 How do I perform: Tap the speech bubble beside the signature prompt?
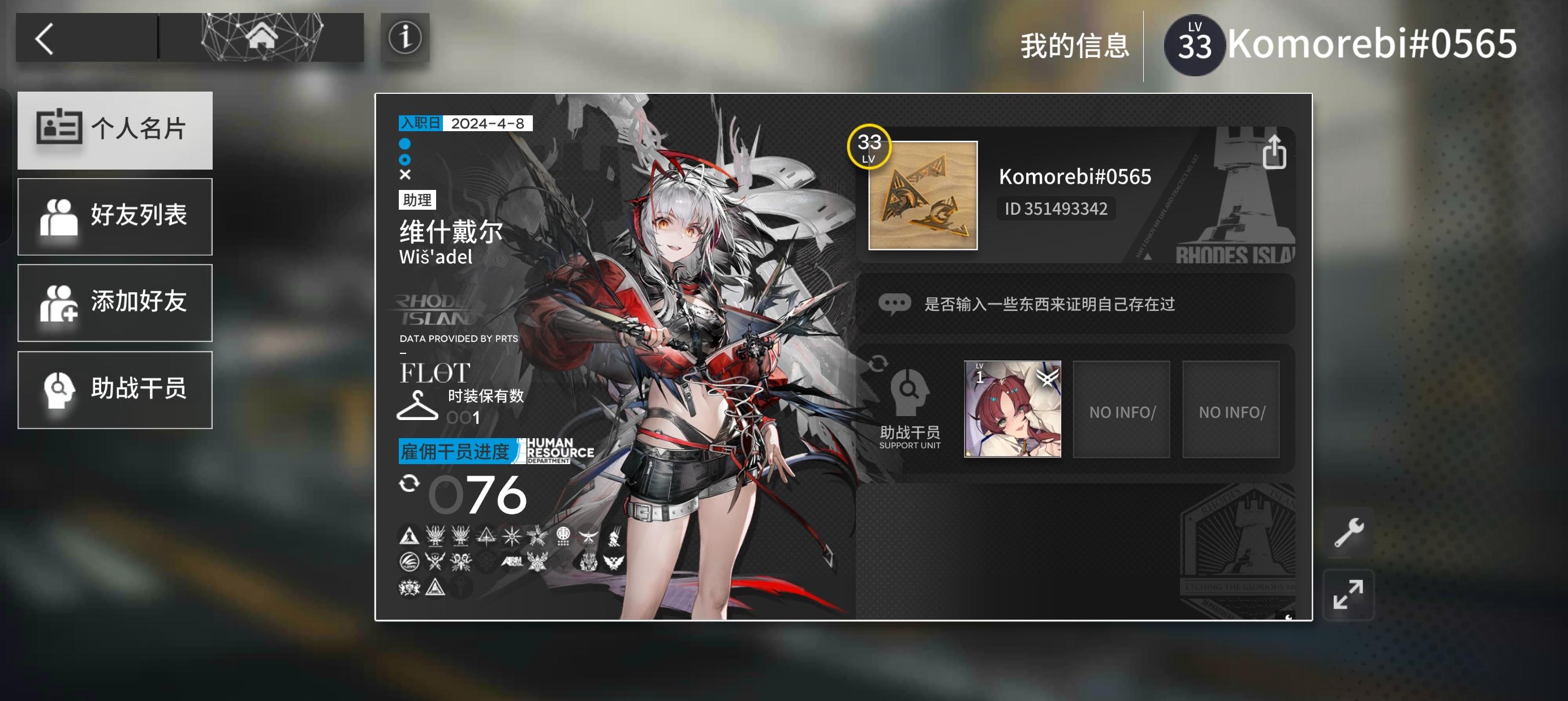click(x=895, y=303)
